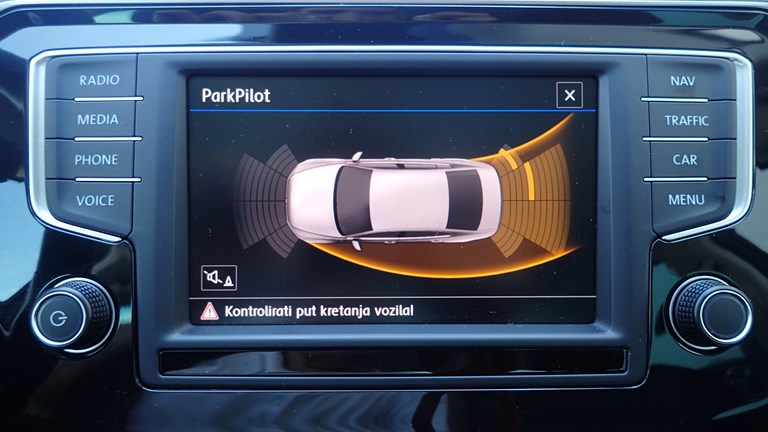Open the RADIO function
This screenshot has height=432, width=768.
pos(98,80)
